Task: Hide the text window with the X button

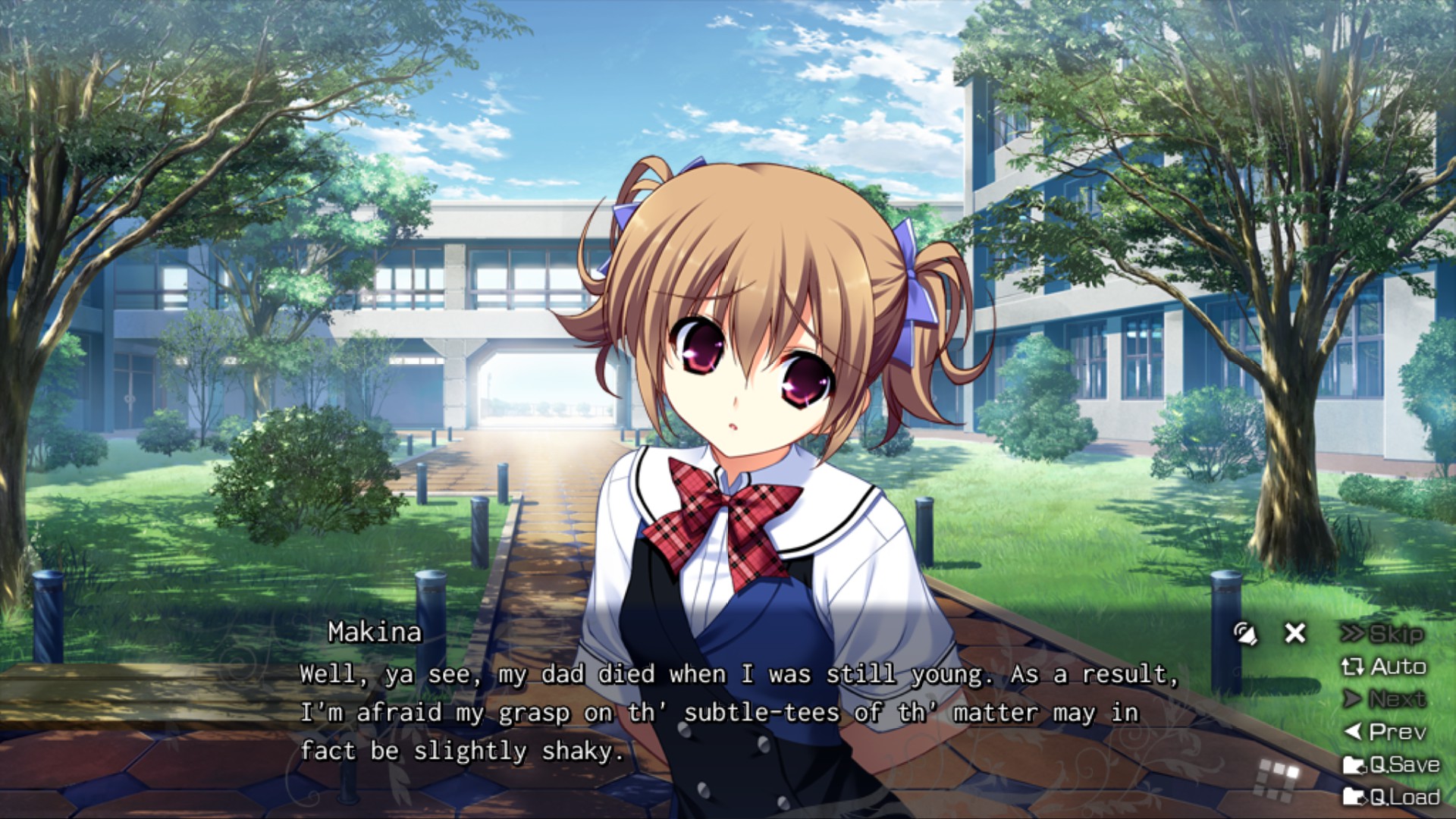Action: point(1295,632)
